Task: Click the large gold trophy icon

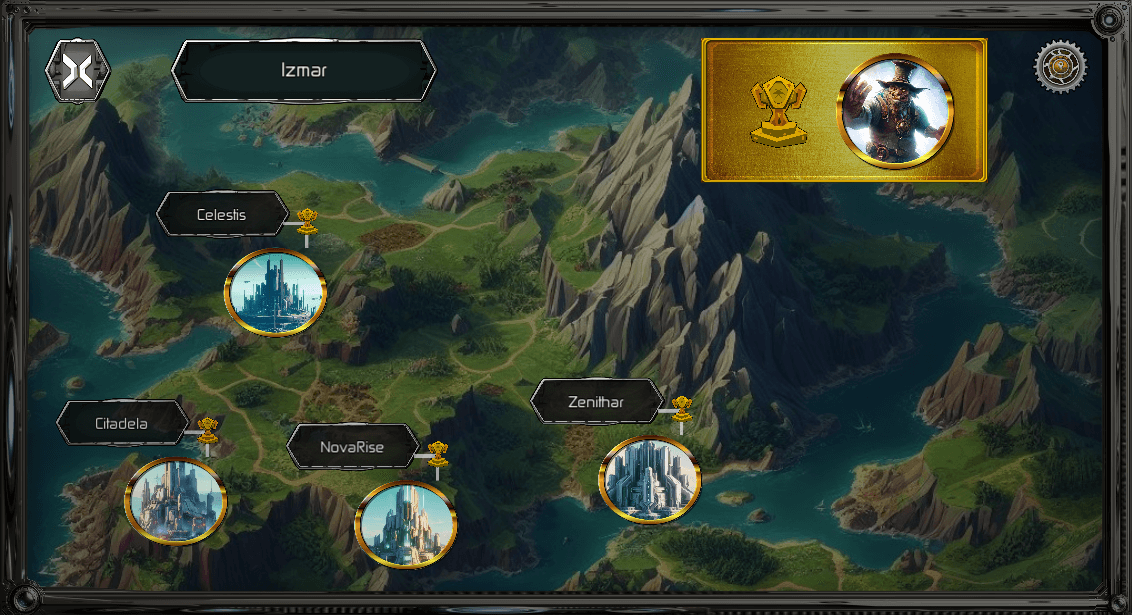Action: tap(778, 111)
